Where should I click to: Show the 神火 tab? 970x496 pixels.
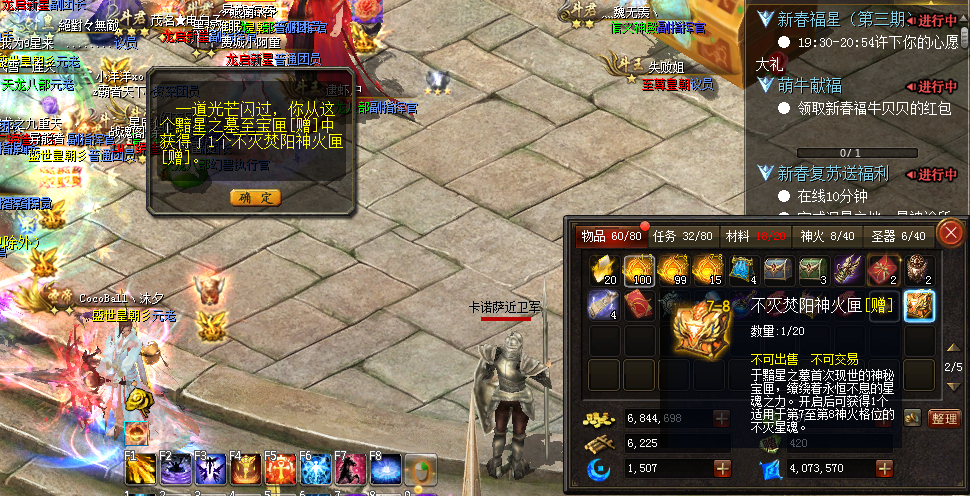tap(826, 237)
